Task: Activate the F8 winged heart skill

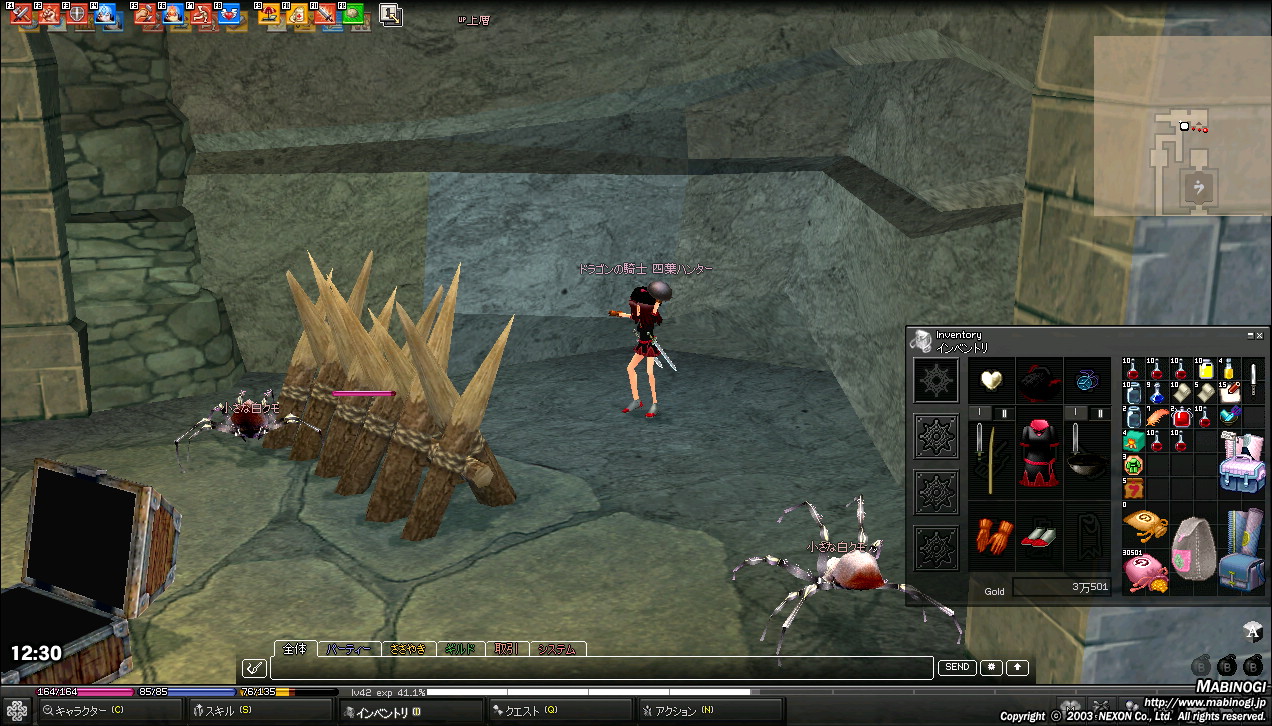Action: [229, 14]
